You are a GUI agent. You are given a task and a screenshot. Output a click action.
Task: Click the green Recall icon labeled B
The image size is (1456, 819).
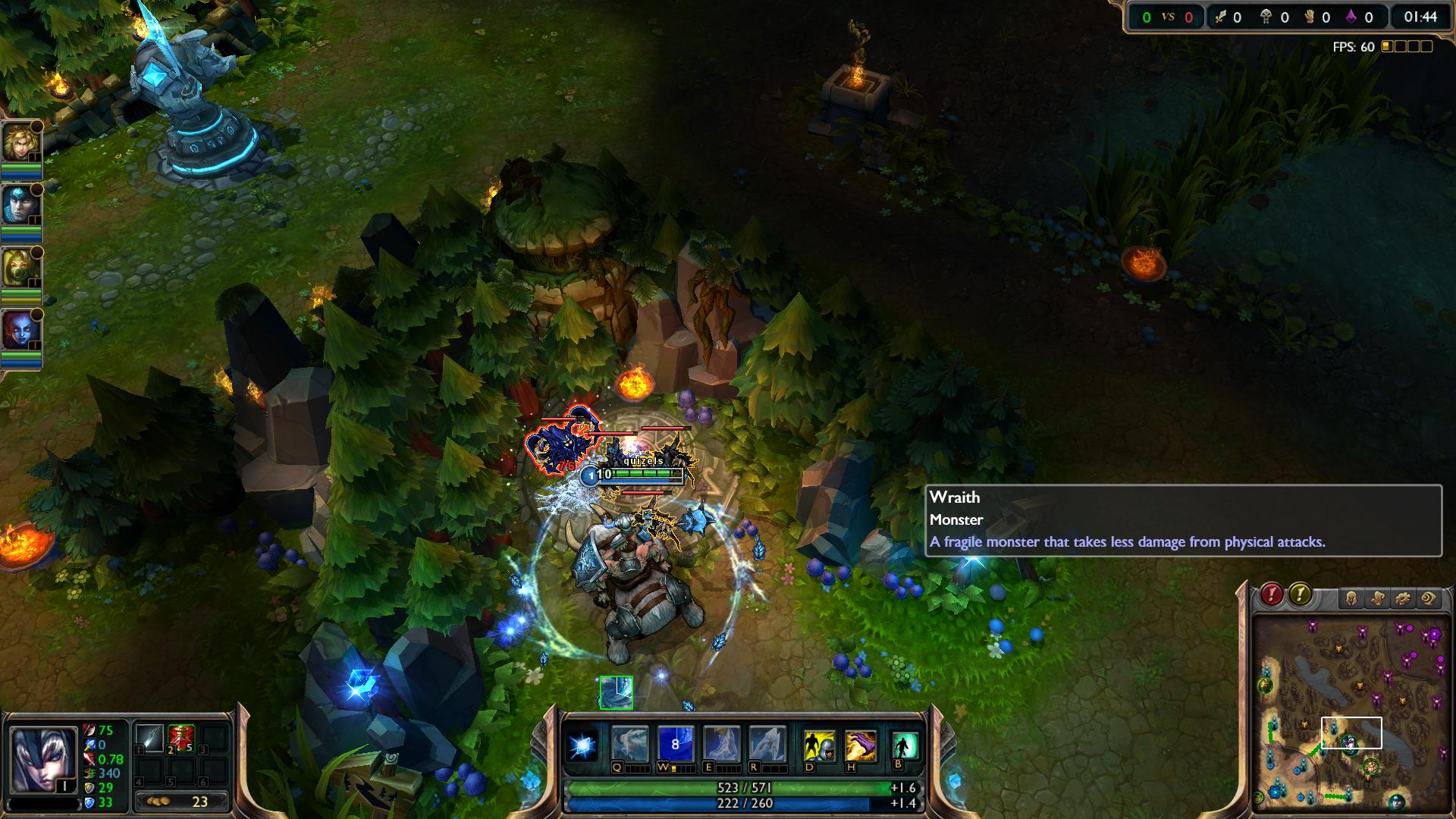tap(904, 745)
